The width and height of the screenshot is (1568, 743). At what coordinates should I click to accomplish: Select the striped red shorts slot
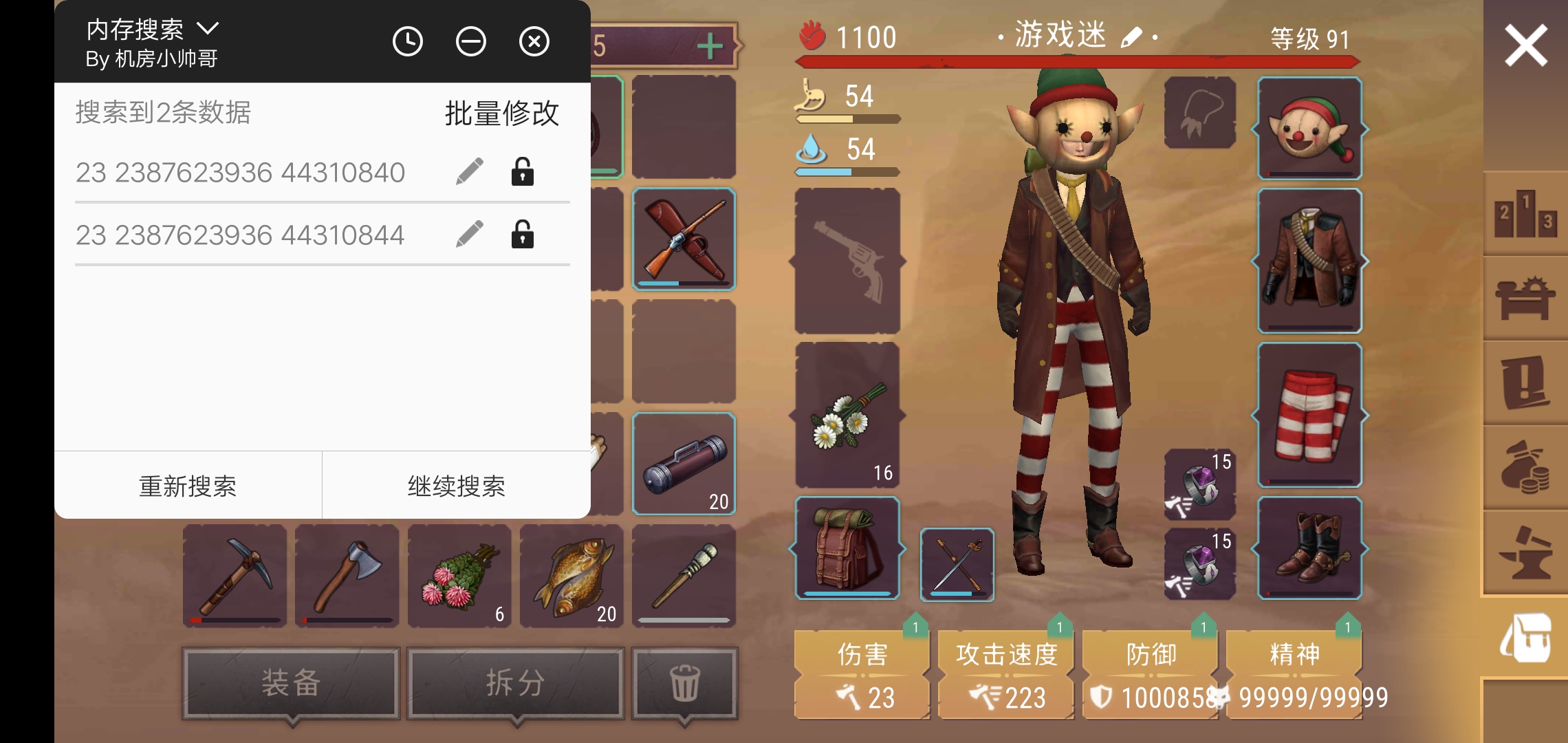pos(1309,415)
